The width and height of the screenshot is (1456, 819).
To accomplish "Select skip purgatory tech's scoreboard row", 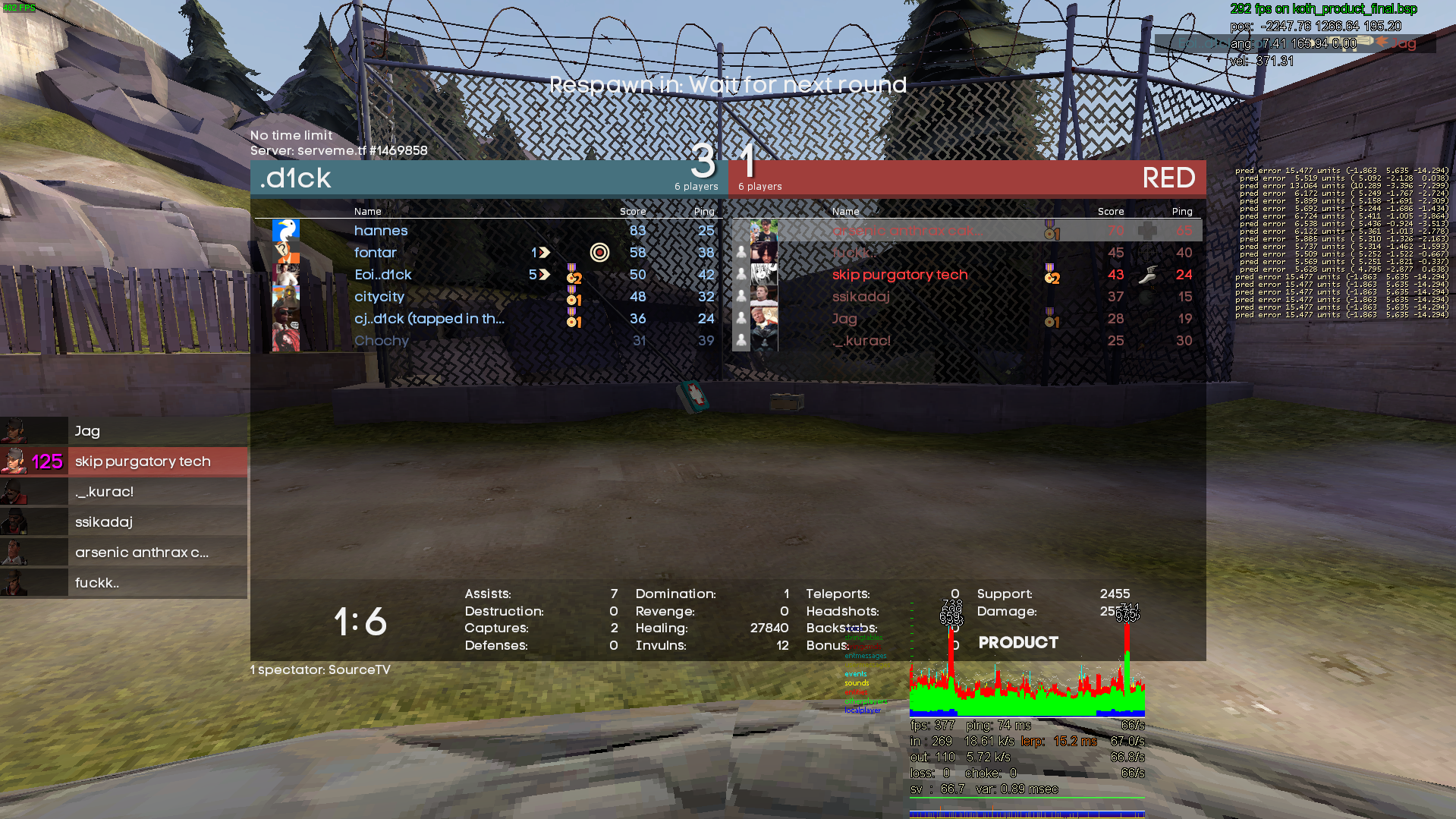I will tap(900, 275).
